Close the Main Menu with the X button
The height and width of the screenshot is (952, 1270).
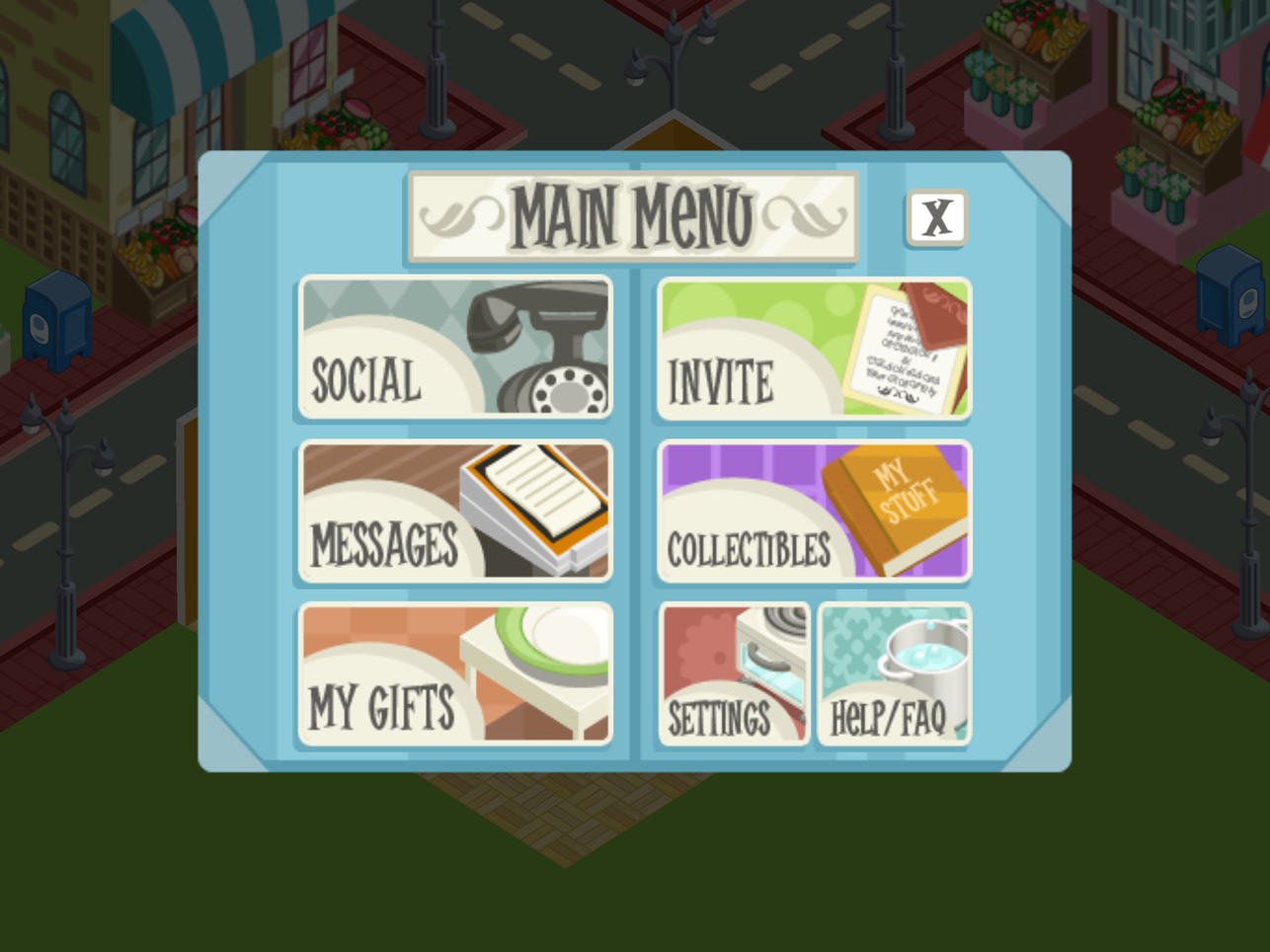coord(936,217)
